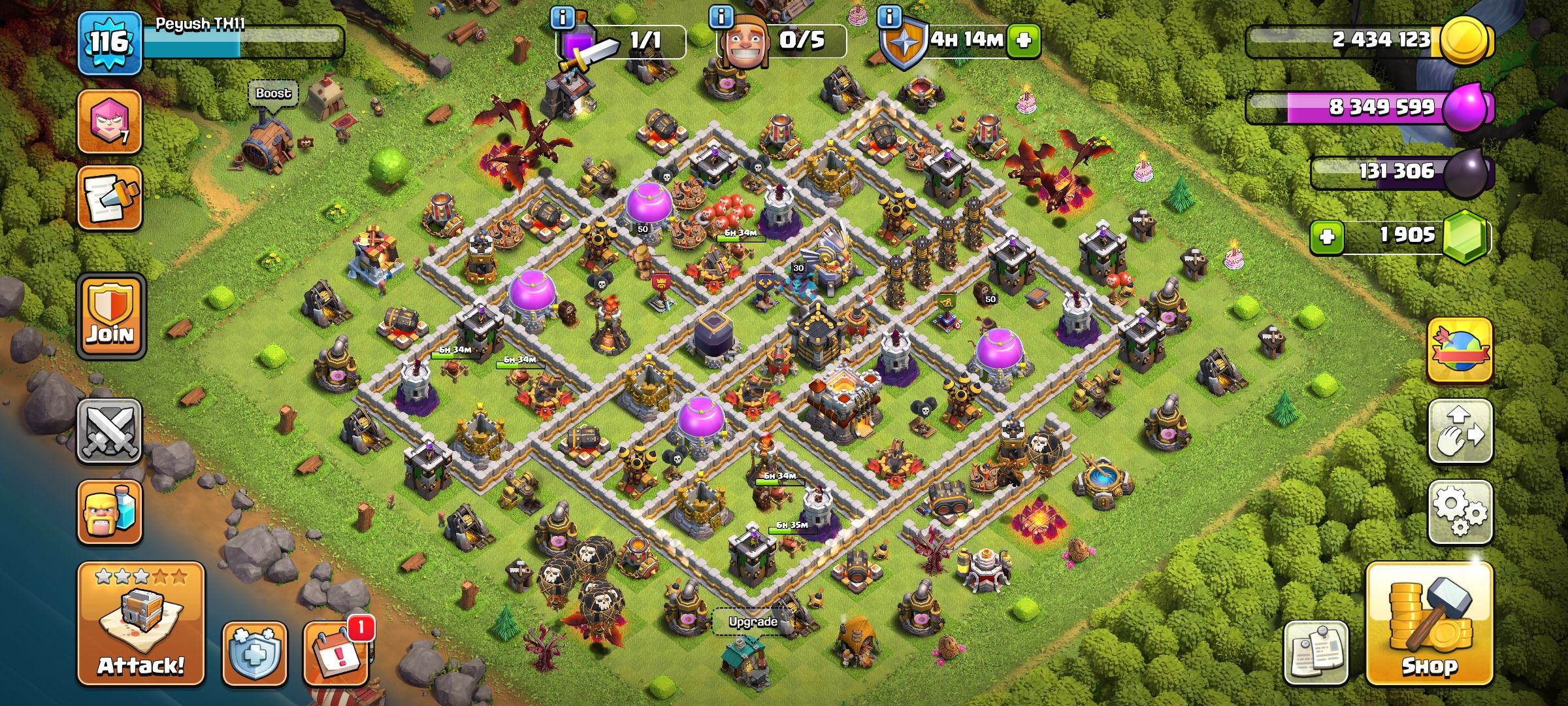Join a clan via the Join button

[x=110, y=316]
